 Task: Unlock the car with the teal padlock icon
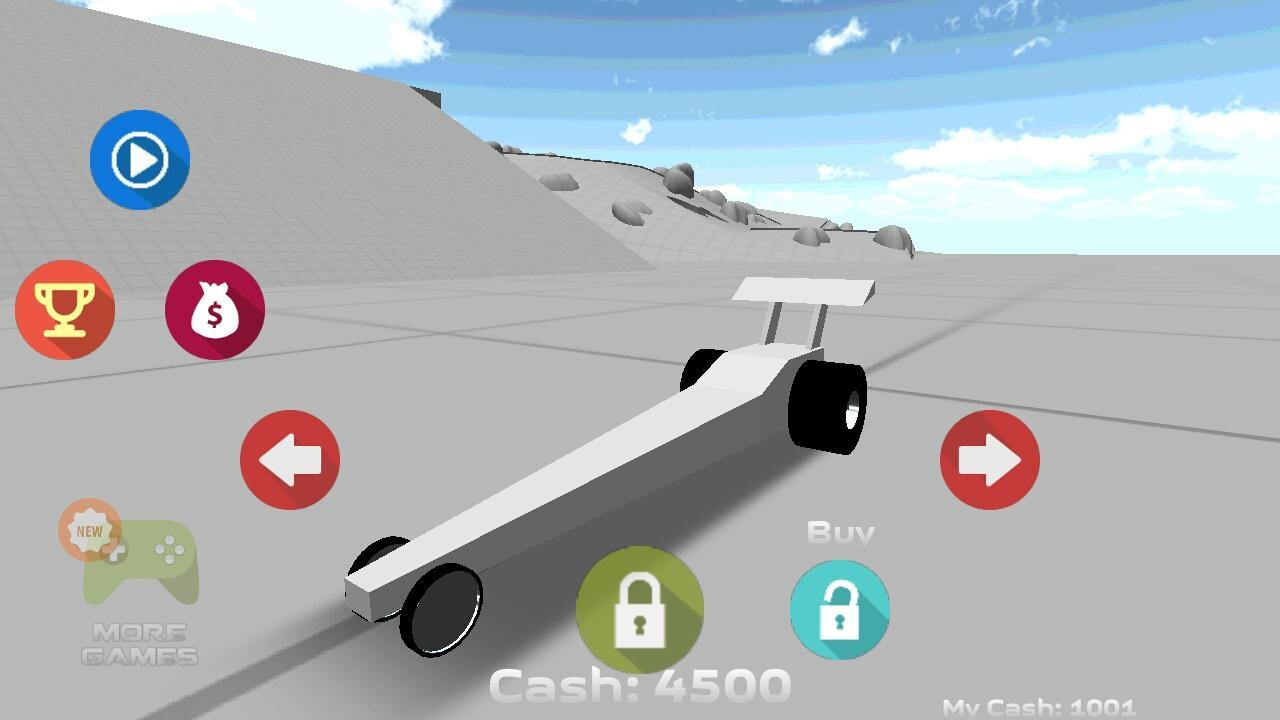[840, 610]
